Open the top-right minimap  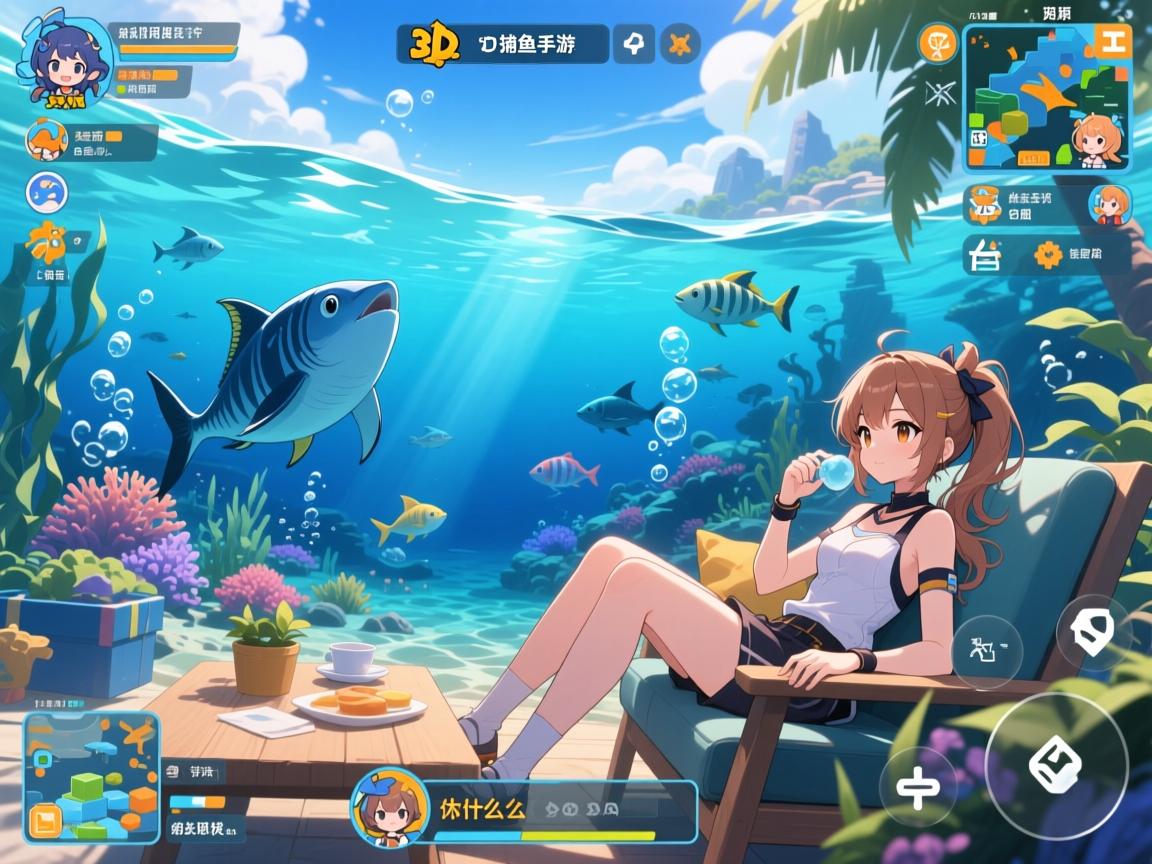pyautogui.click(x=1045, y=98)
